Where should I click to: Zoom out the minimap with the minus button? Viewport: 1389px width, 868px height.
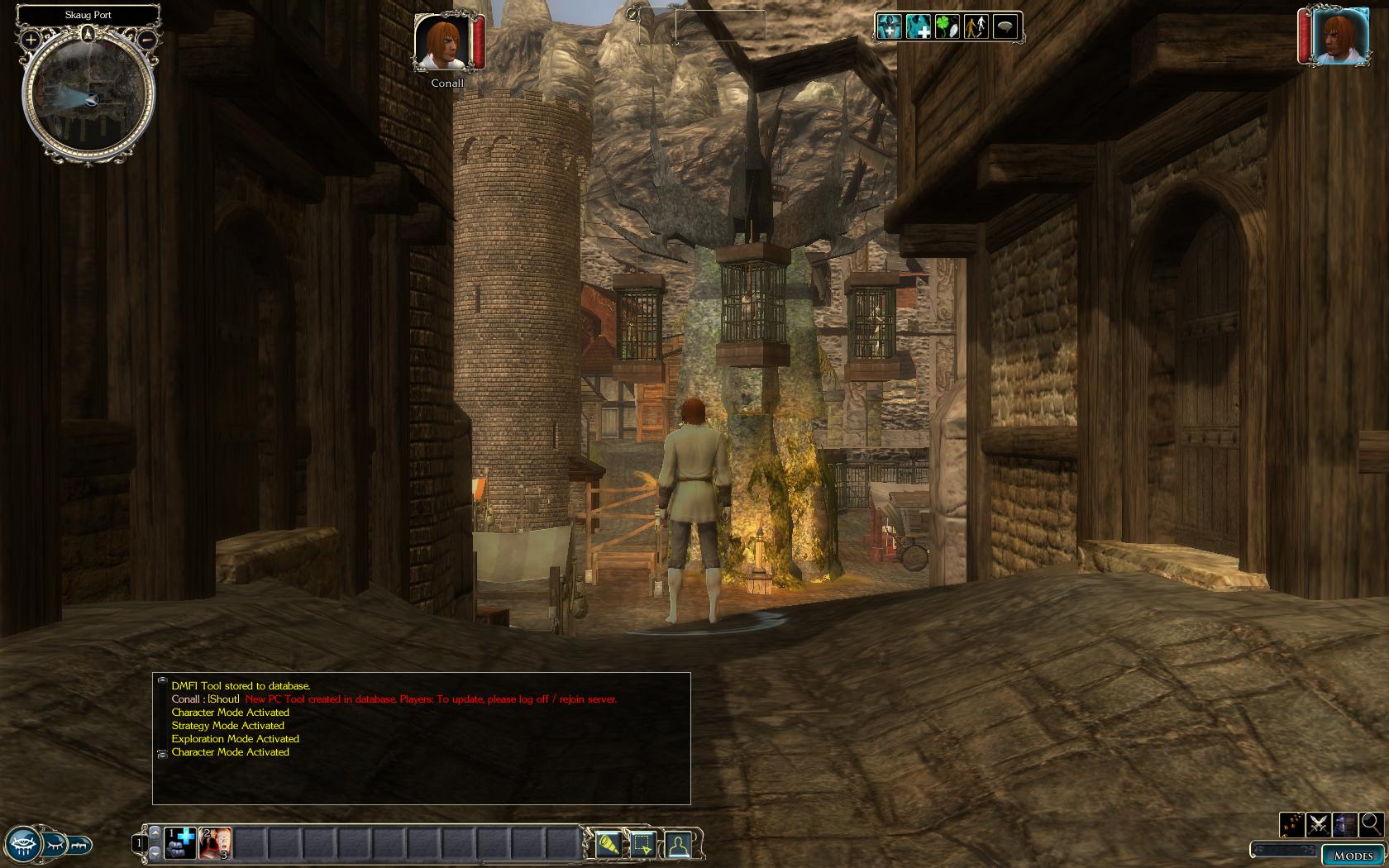(146, 39)
